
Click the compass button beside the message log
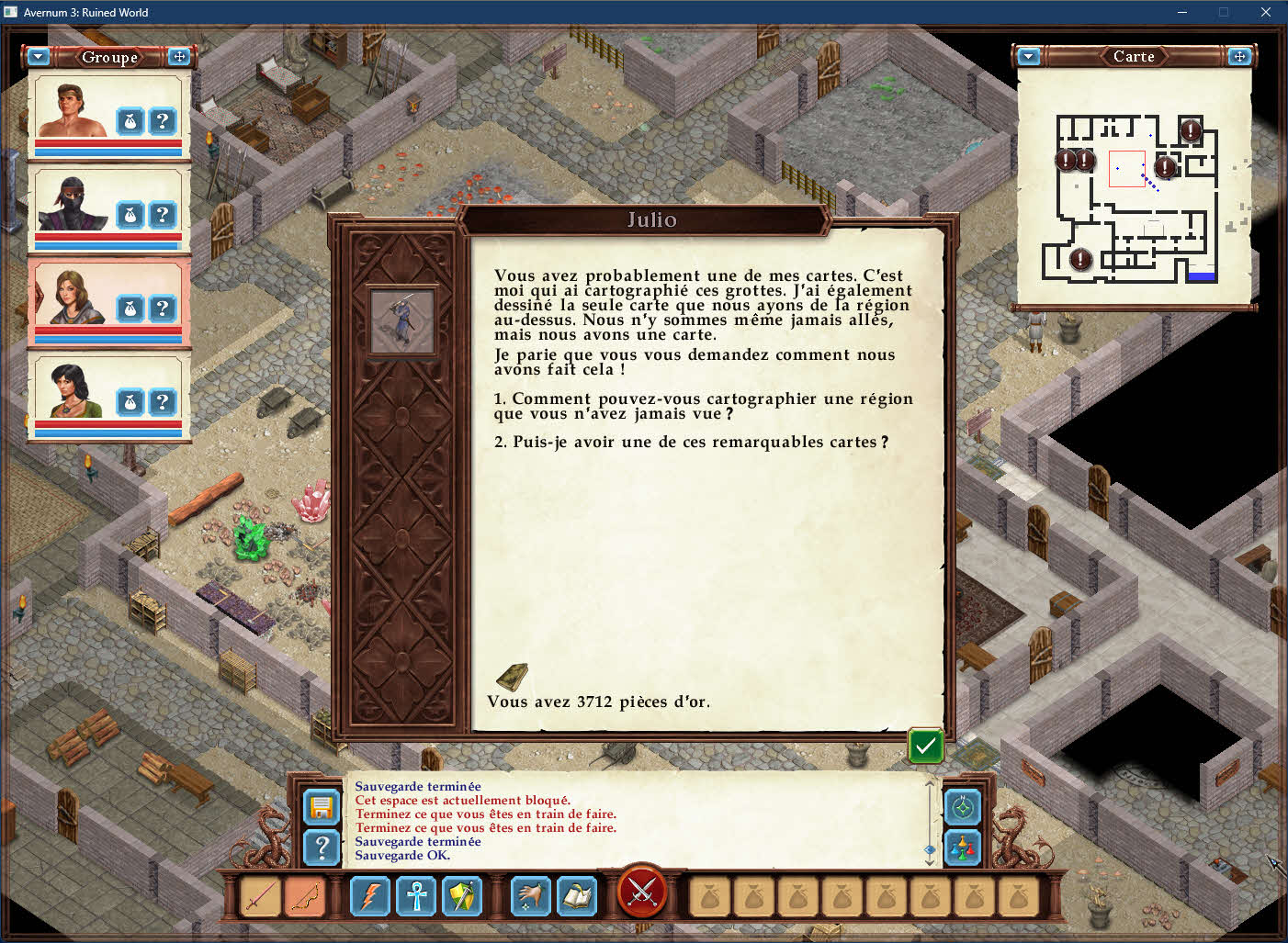(963, 807)
